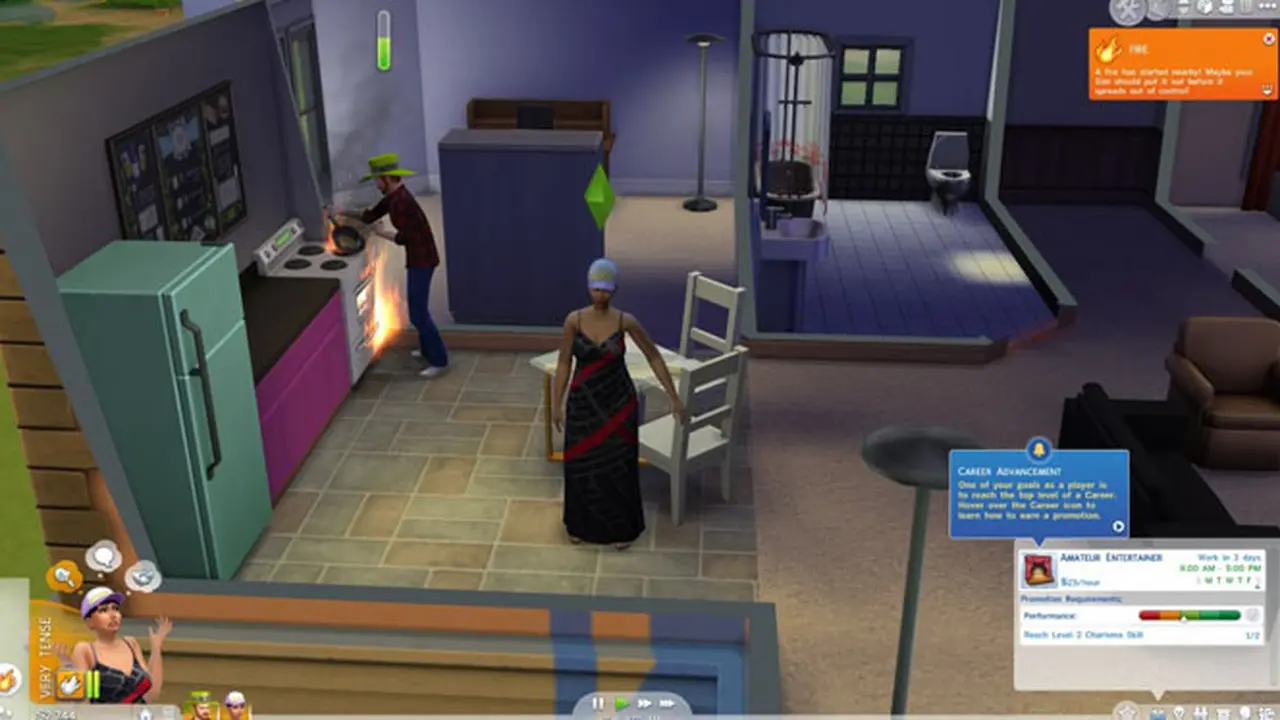Dismiss the FIRE notification popup

1267,38
